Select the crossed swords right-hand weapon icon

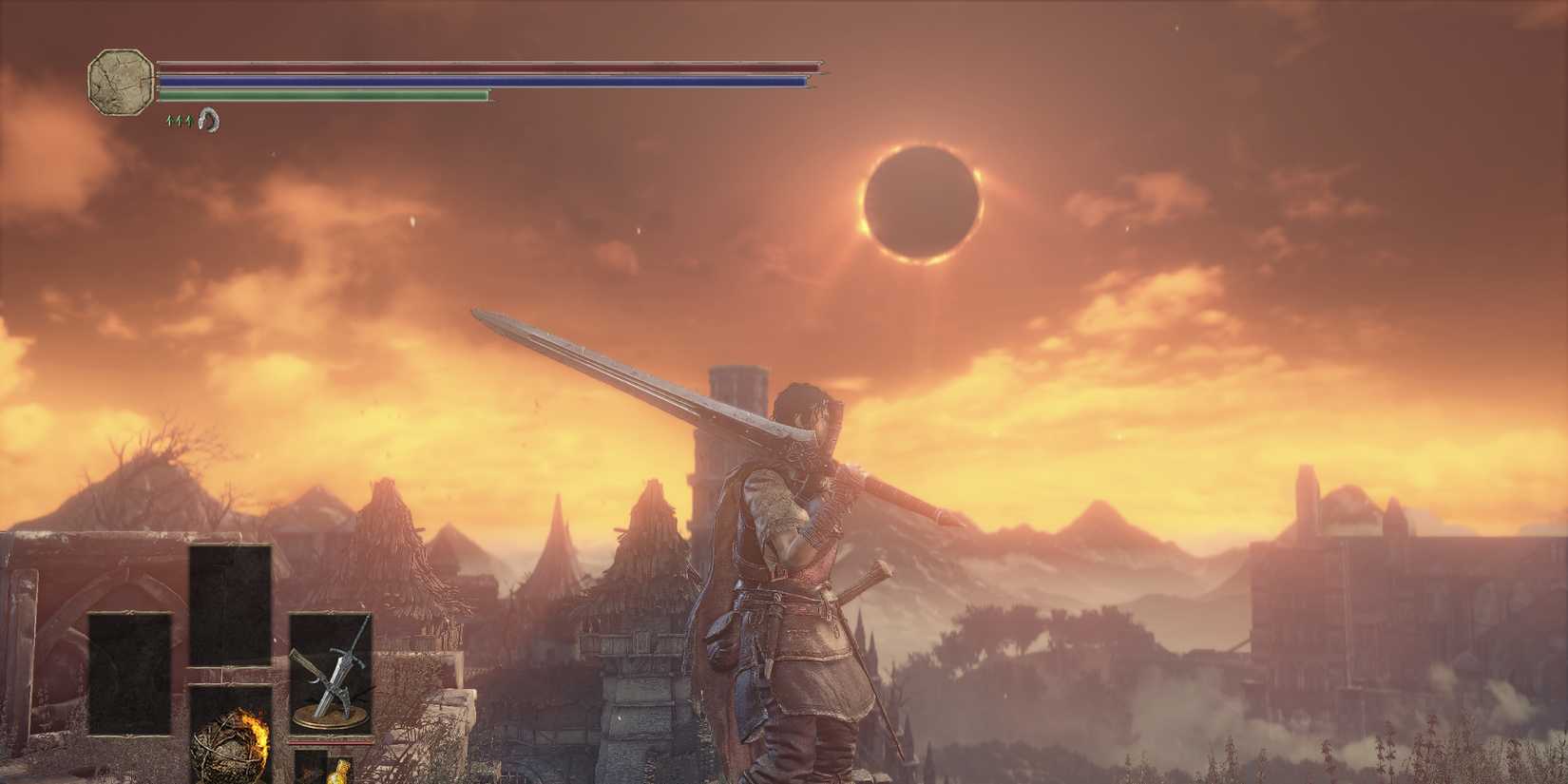click(x=333, y=675)
